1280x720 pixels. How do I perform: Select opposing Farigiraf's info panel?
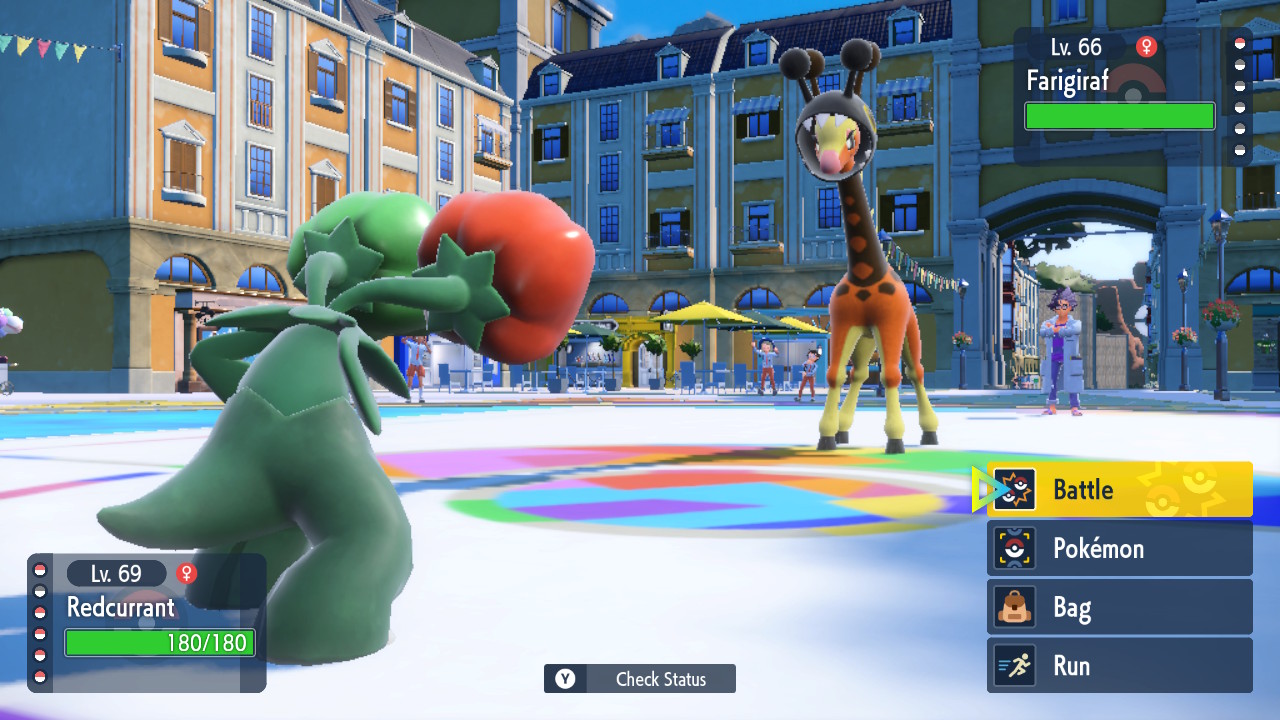(1120, 95)
